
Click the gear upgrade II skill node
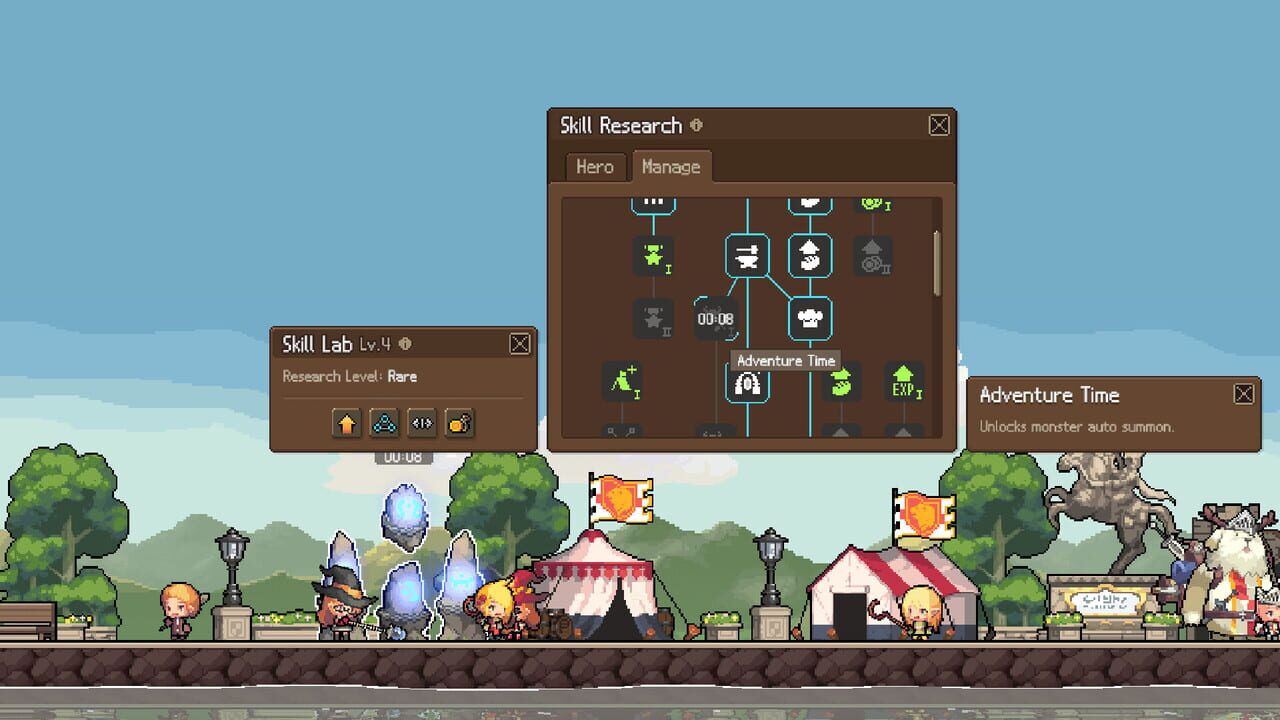[x=871, y=255]
